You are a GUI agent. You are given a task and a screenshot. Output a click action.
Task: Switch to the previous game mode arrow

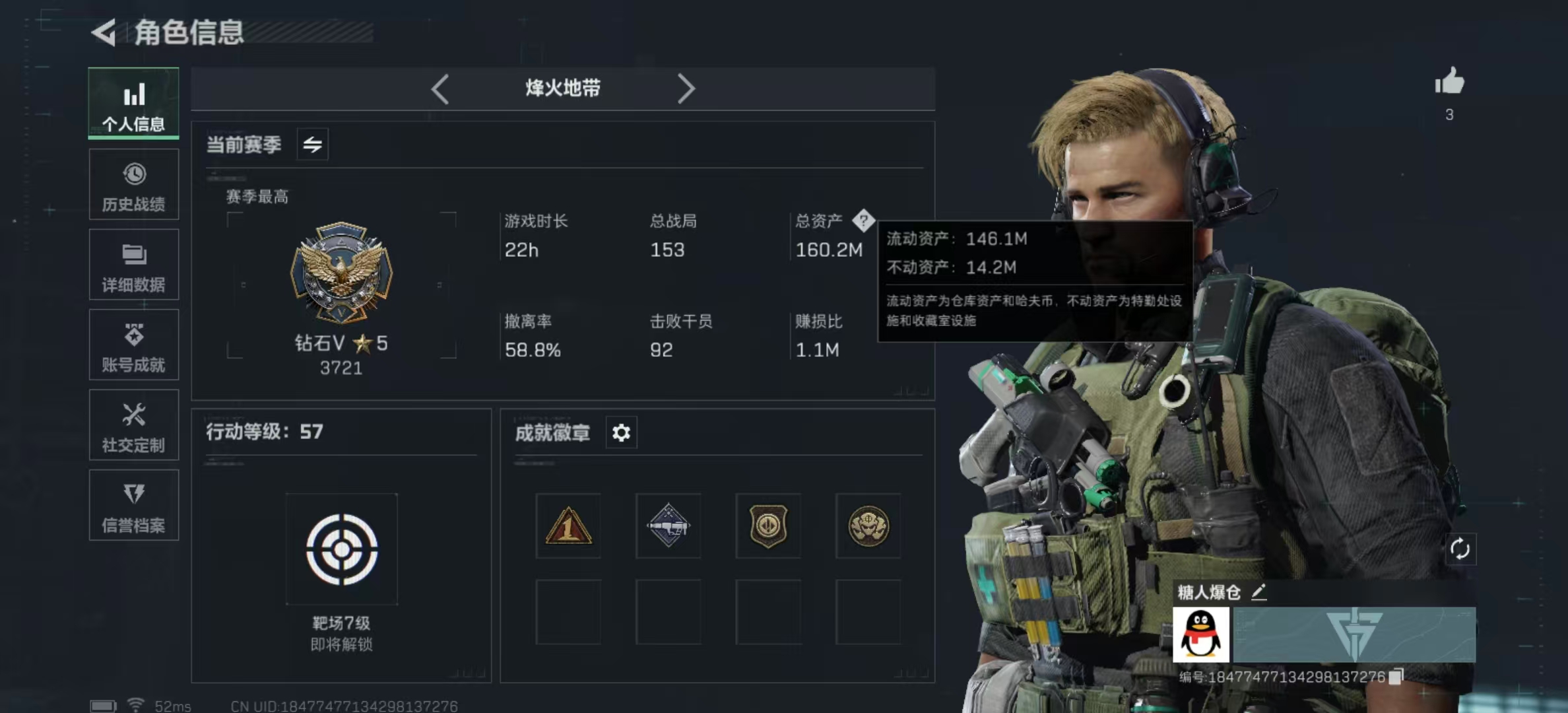(x=440, y=88)
